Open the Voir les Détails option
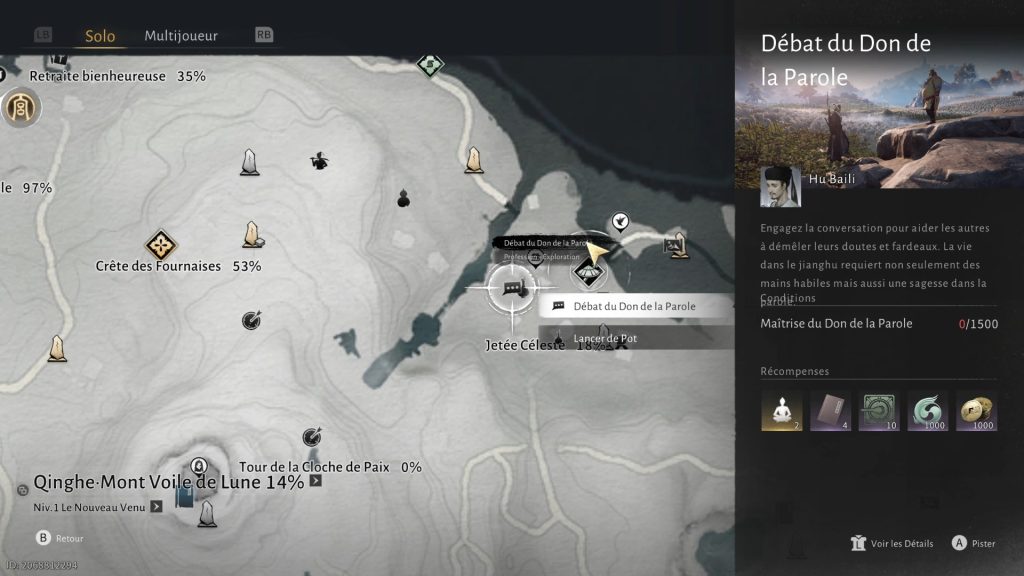The image size is (1024, 576). pos(892,543)
